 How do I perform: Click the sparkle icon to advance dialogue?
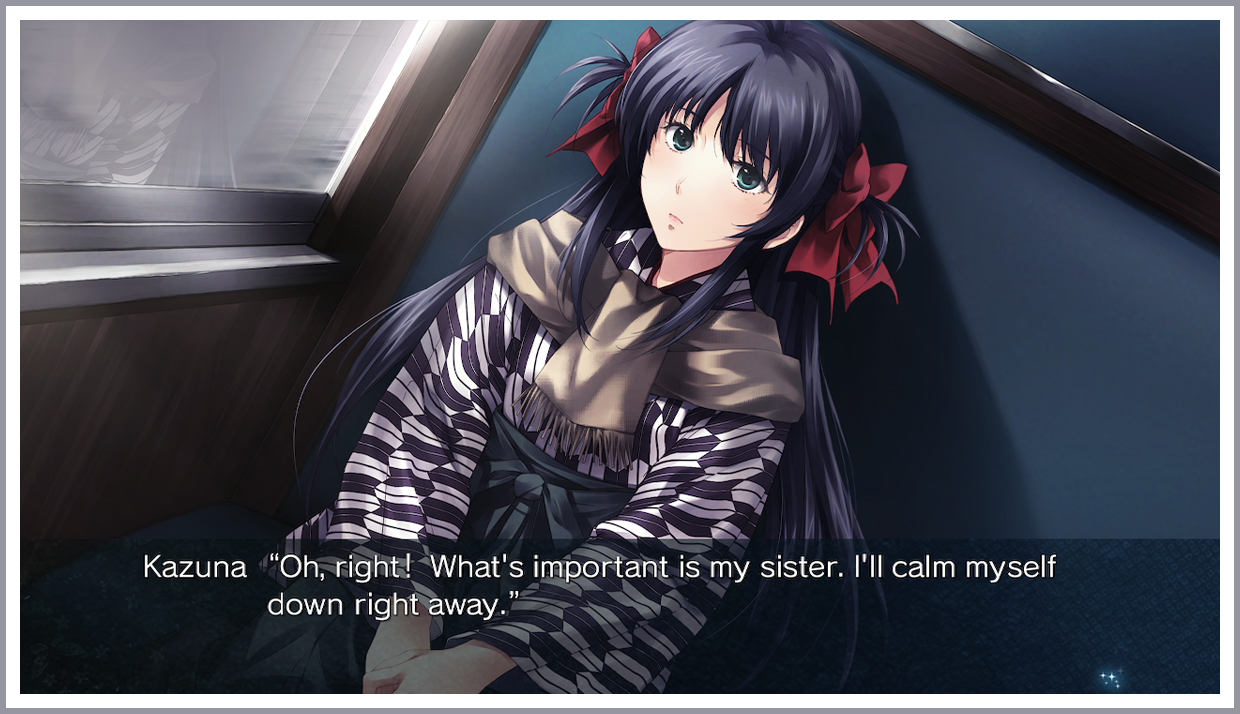tap(1110, 679)
